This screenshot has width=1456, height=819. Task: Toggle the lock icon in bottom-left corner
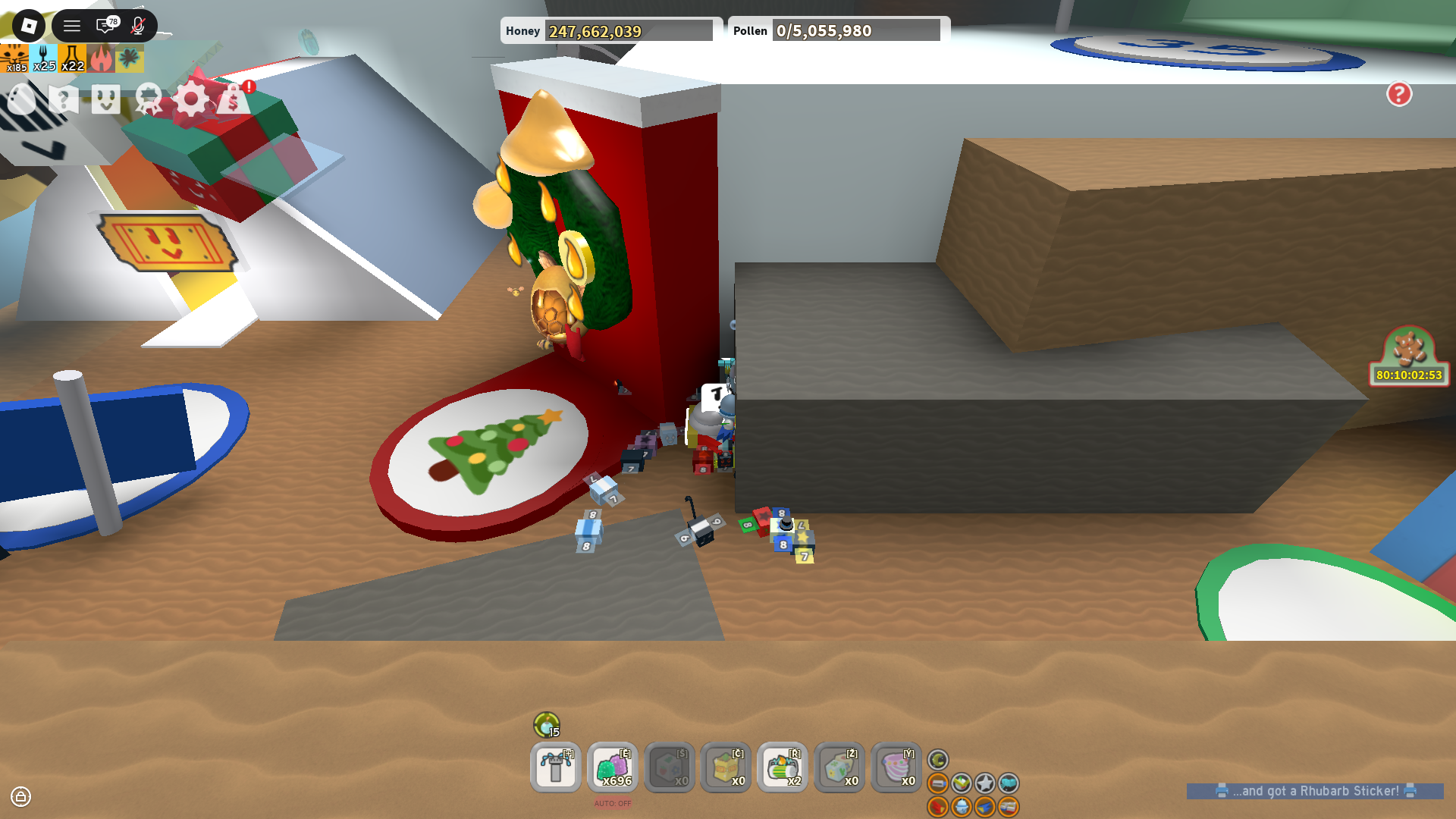tap(21, 797)
